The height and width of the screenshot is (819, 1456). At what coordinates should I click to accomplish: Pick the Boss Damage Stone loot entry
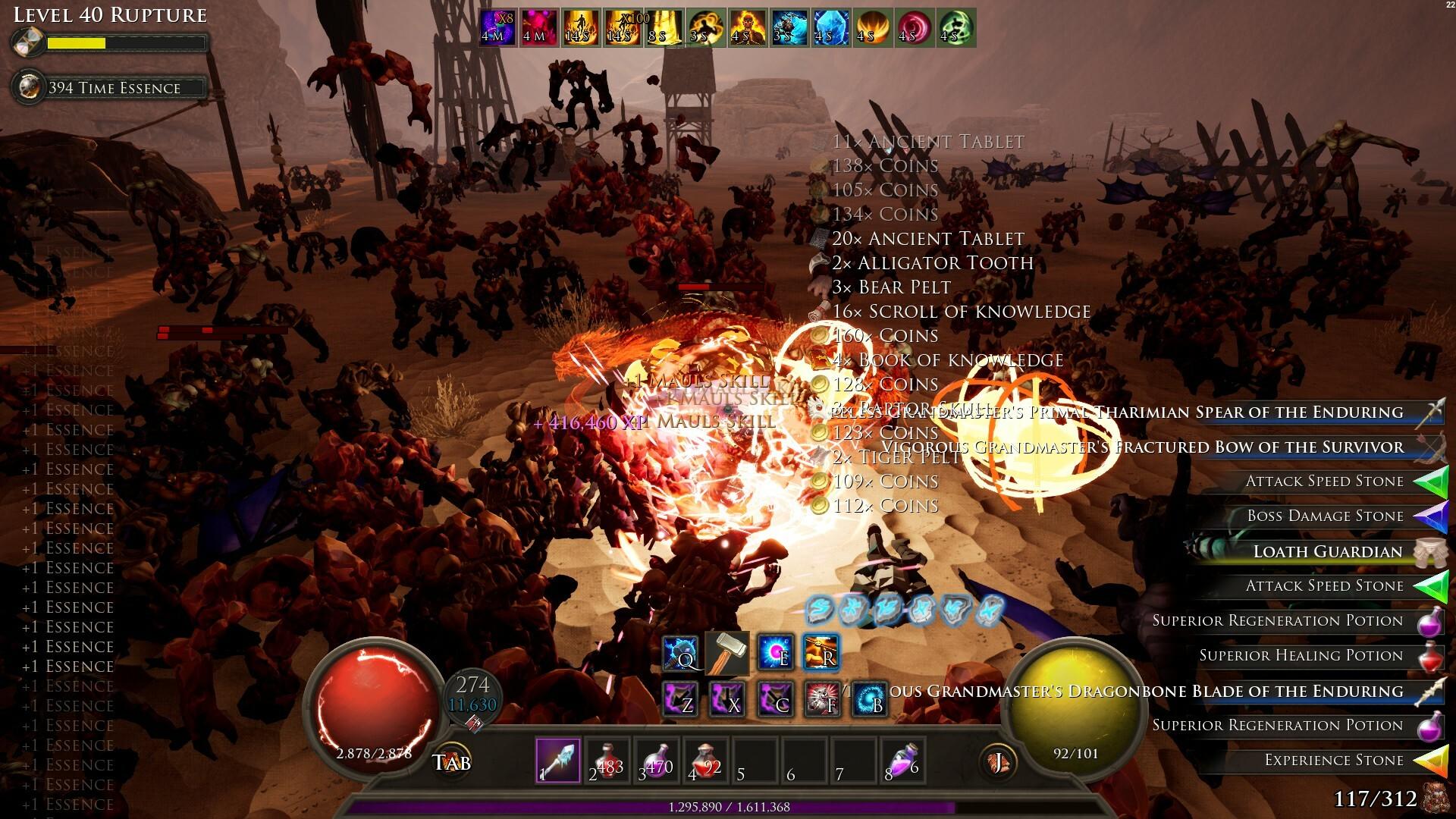click(1325, 516)
